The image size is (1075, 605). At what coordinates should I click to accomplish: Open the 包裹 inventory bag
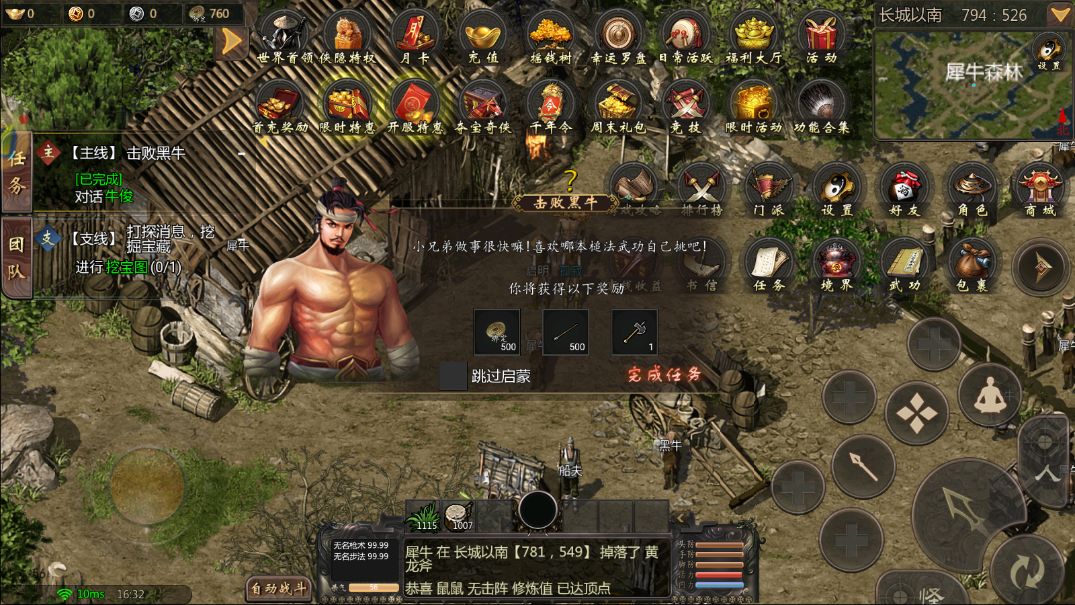coord(972,263)
